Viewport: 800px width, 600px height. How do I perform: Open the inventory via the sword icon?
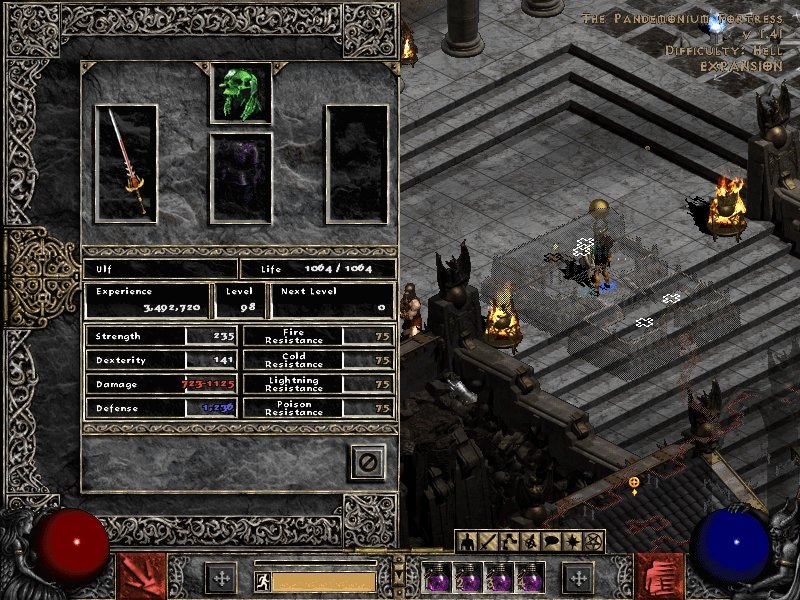point(489,542)
